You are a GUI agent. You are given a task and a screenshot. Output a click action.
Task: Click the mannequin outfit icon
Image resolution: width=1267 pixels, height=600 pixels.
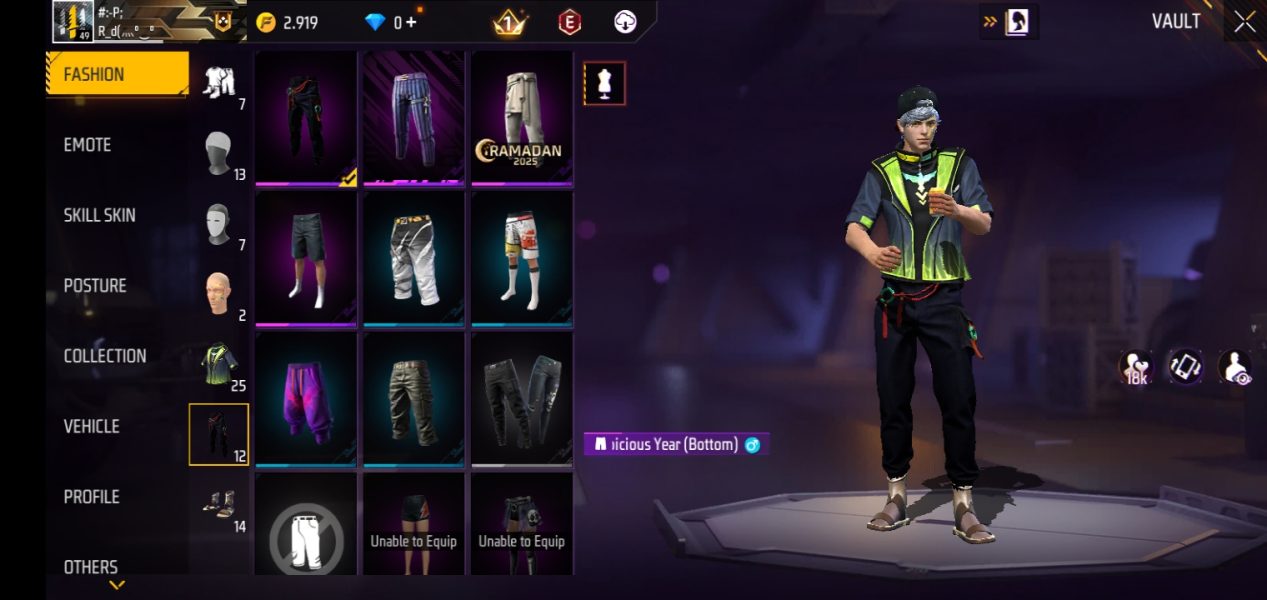tap(604, 84)
